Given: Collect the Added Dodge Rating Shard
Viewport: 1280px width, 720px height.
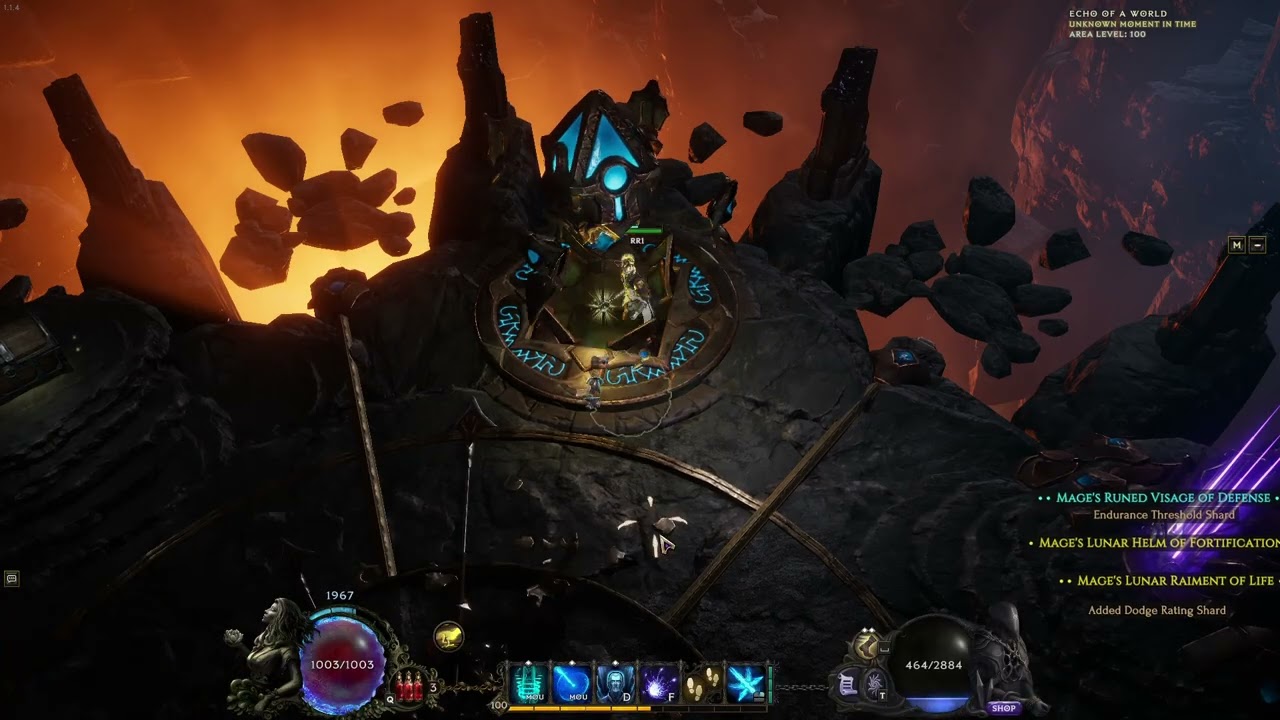Looking at the screenshot, I should point(1157,610).
